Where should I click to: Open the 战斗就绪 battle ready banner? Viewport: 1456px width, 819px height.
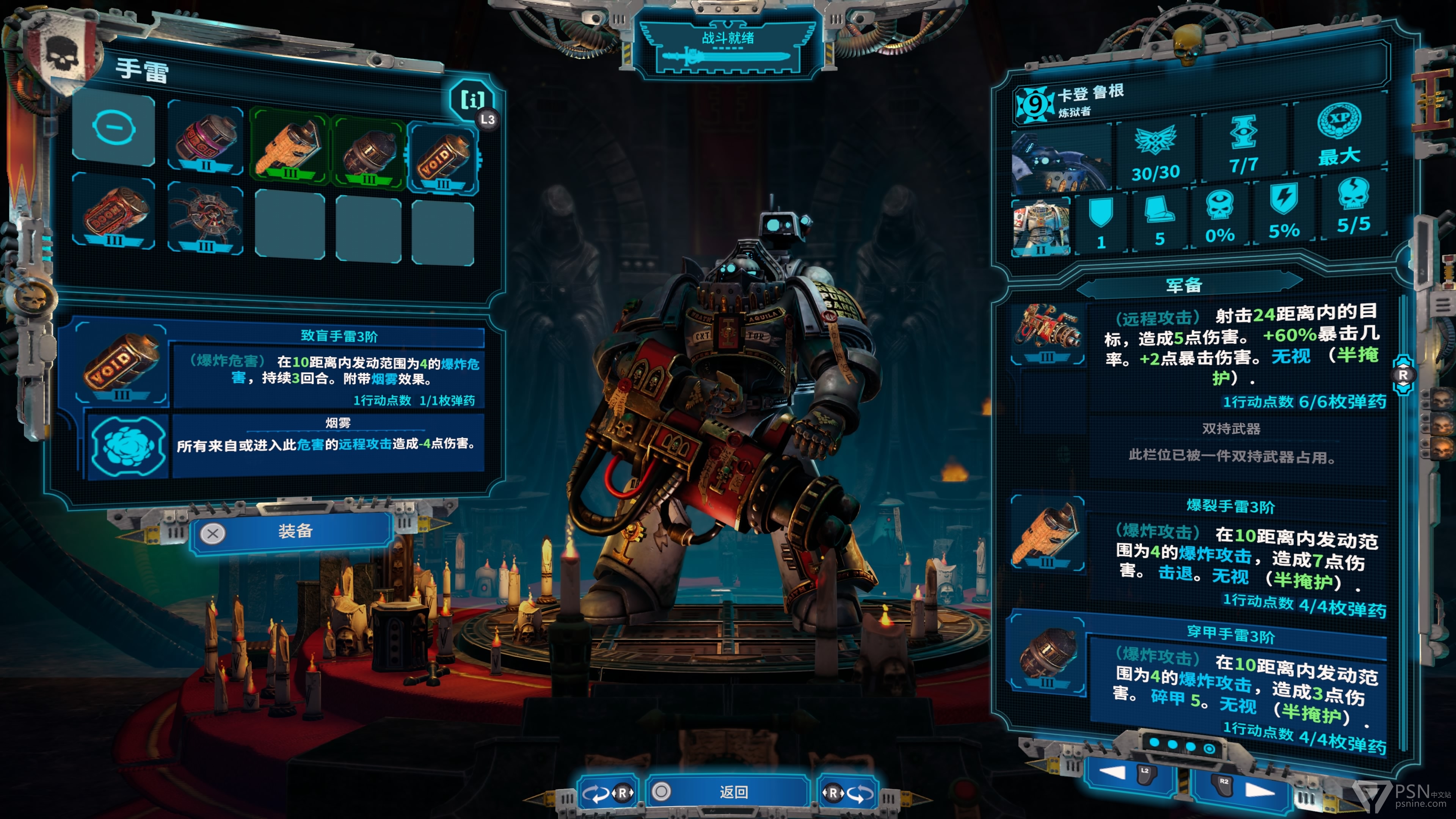pyautogui.click(x=728, y=48)
